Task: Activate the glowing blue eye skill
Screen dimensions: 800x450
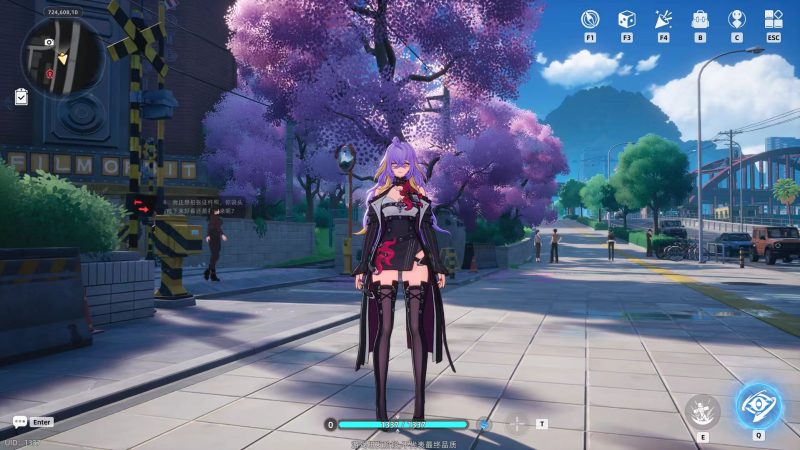Action: [x=759, y=405]
